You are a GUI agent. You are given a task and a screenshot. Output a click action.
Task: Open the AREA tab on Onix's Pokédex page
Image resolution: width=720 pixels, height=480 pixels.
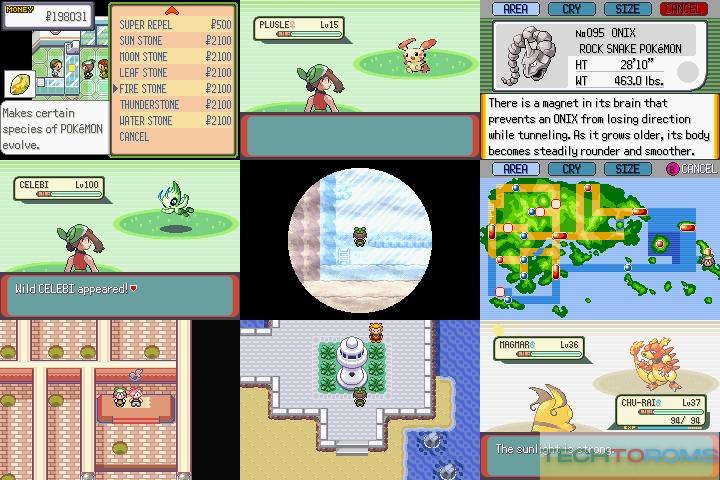pos(515,7)
